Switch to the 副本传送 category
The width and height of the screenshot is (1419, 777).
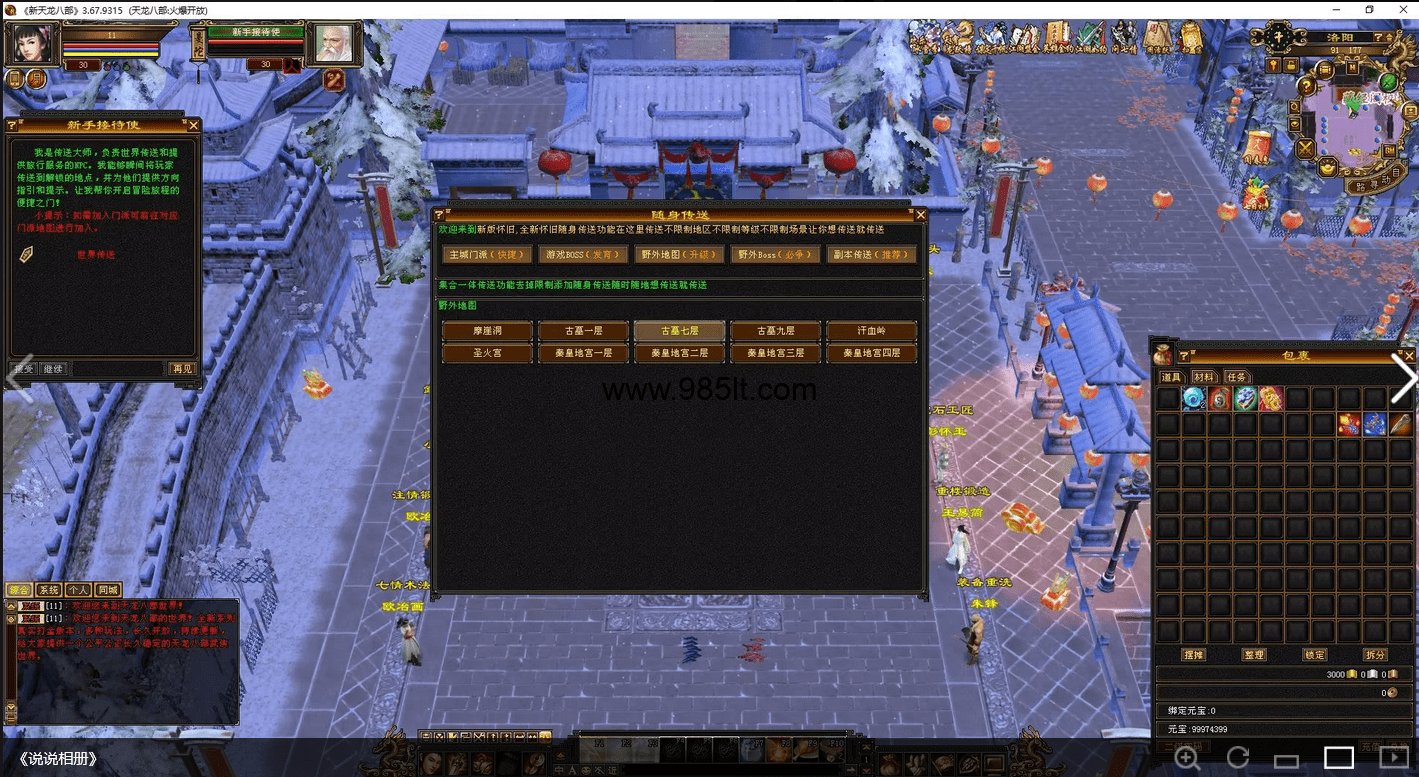coord(871,255)
